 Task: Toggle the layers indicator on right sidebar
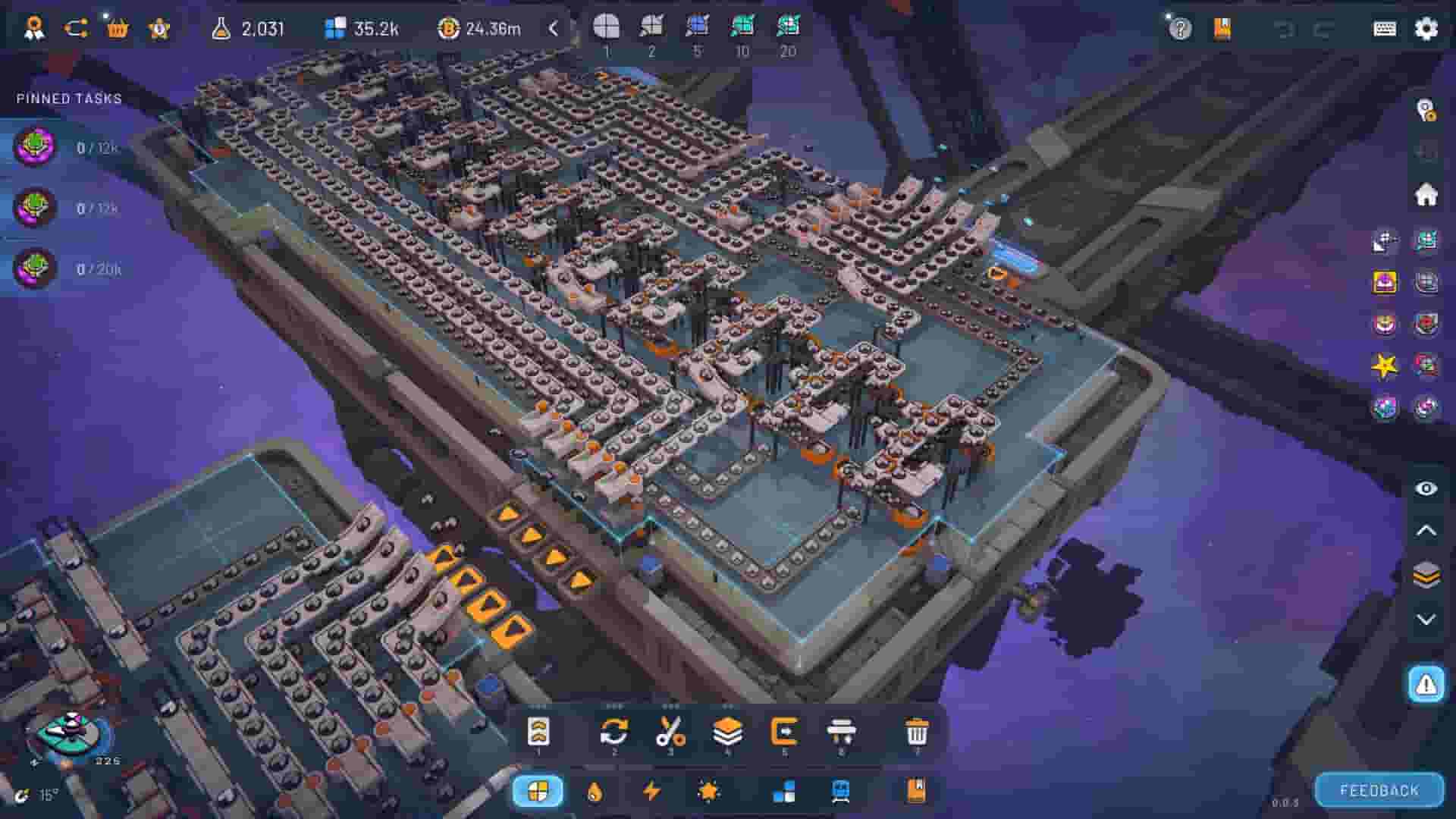pos(1424,575)
